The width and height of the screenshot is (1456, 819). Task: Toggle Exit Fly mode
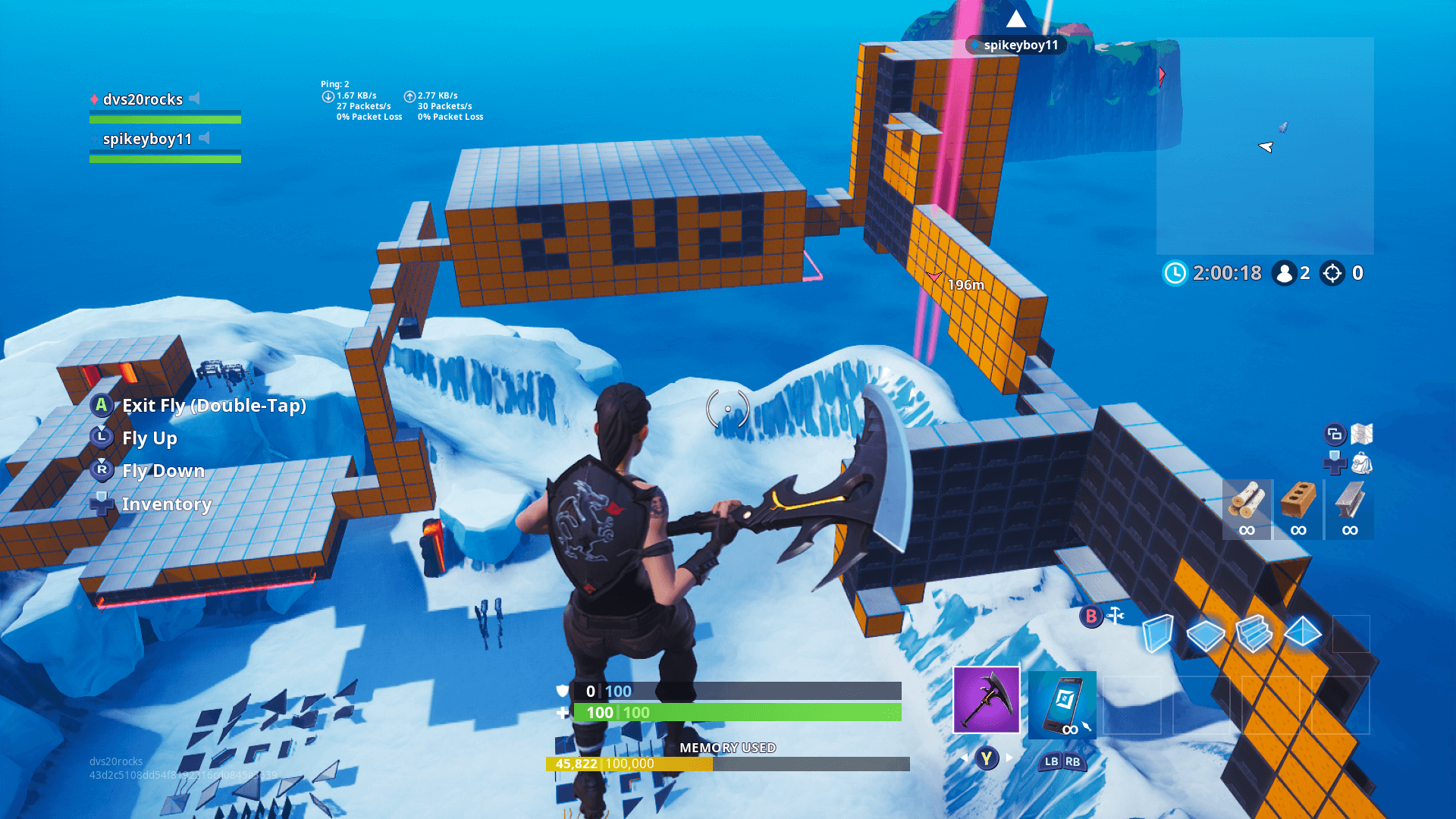pos(101,406)
